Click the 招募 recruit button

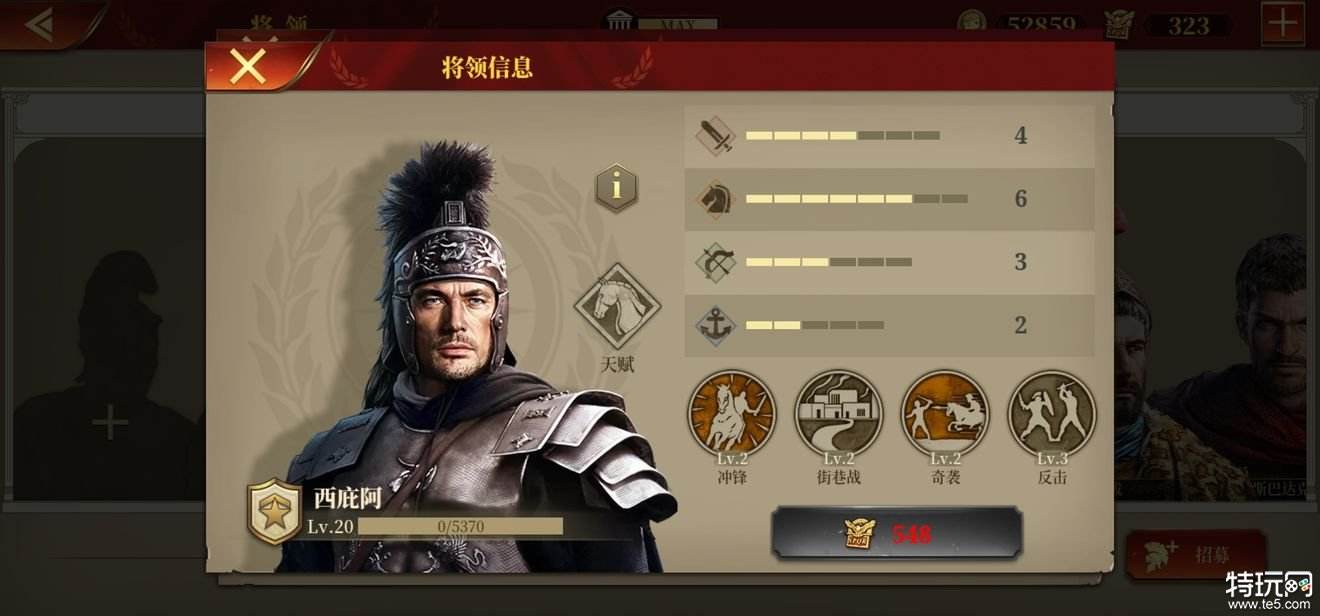pyautogui.click(x=1196, y=555)
